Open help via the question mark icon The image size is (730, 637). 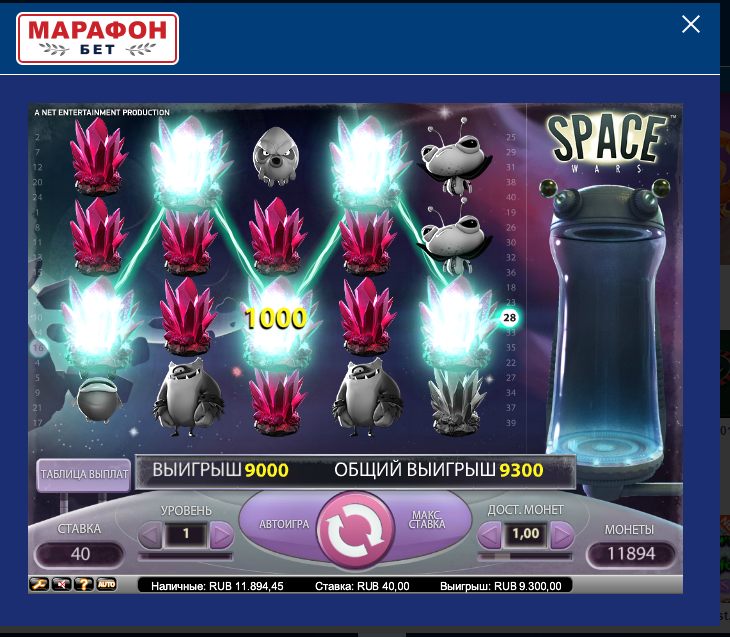pos(84,584)
